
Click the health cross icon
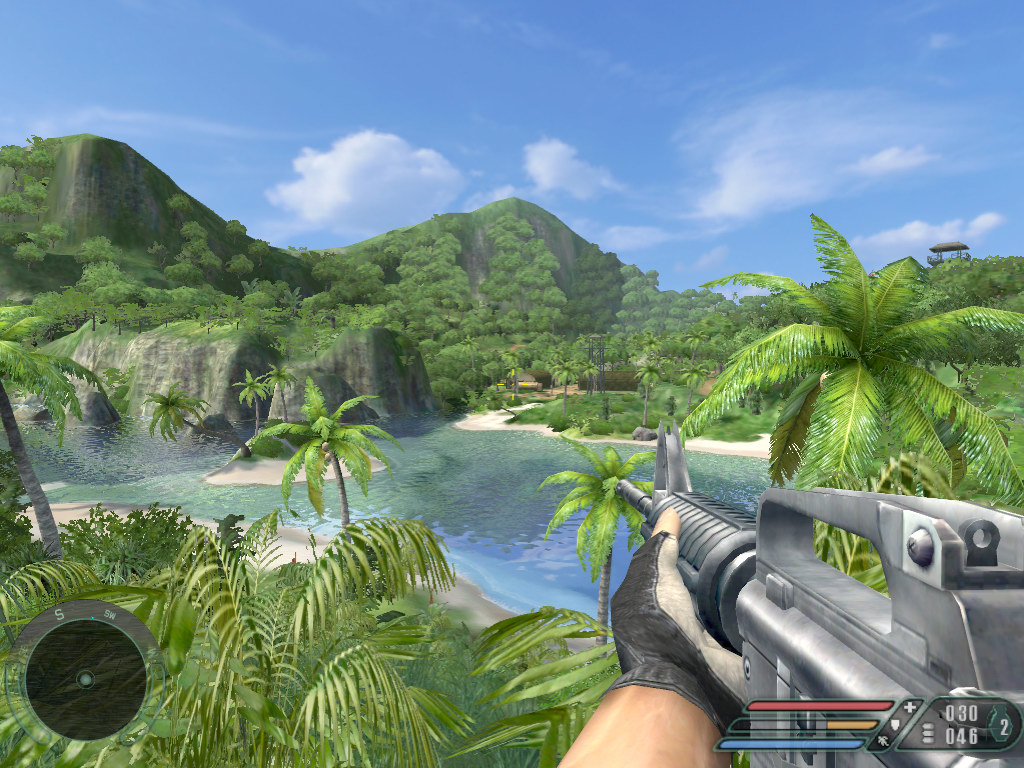tap(909, 707)
